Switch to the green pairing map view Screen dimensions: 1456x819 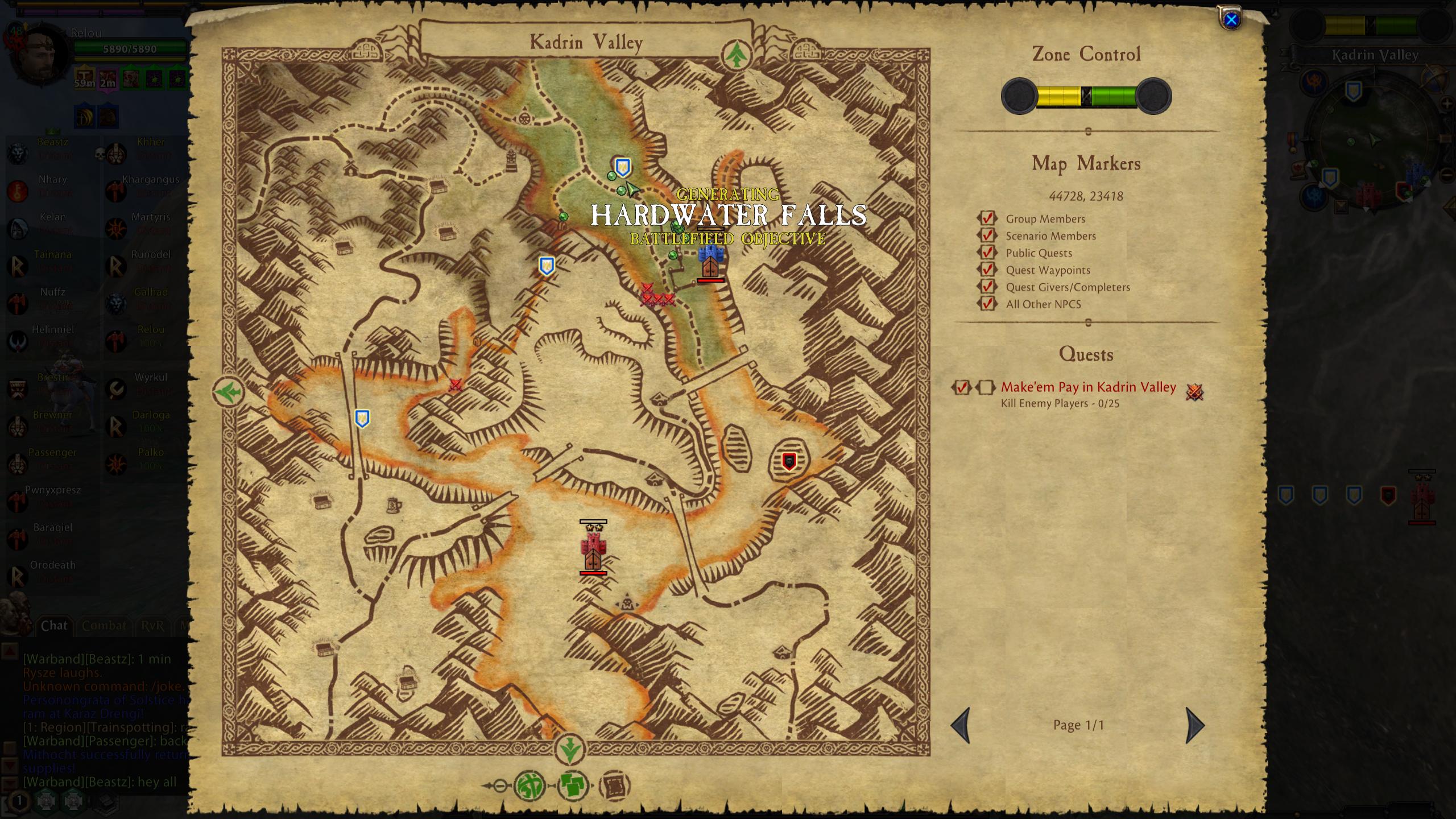tap(572, 786)
